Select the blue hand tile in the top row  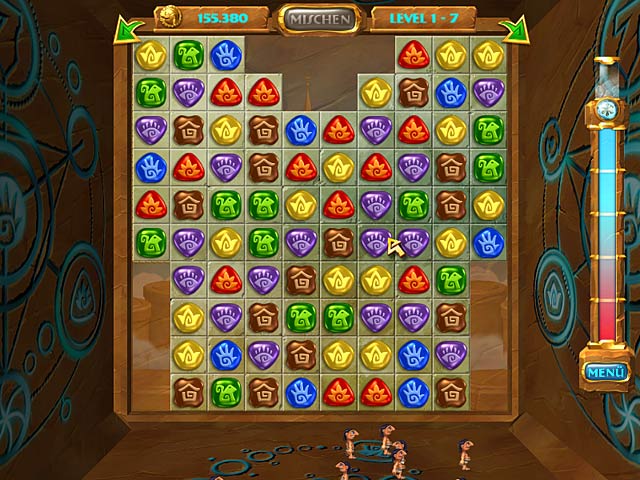(225, 55)
